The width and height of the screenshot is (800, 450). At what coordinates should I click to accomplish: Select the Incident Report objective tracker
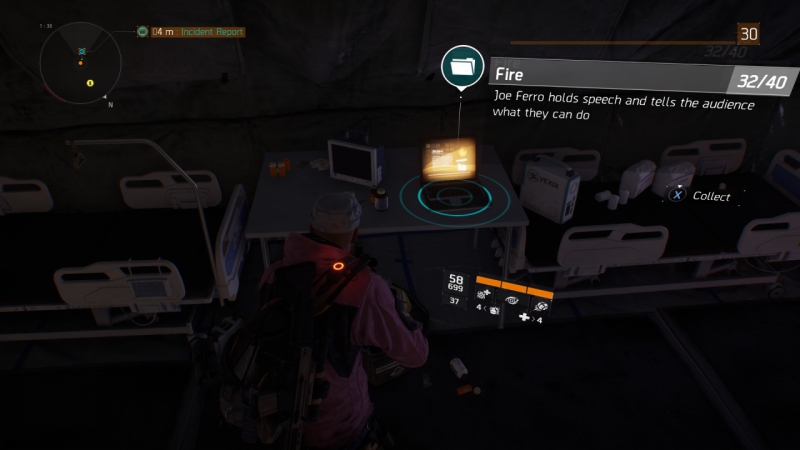pos(197,32)
